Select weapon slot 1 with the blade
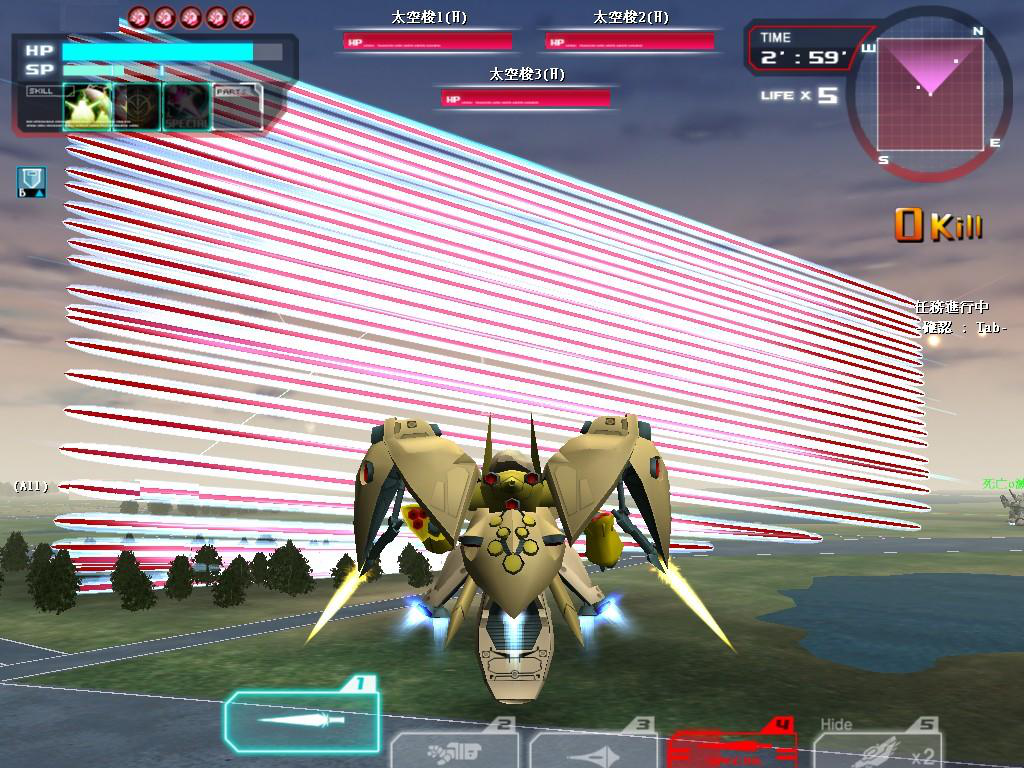1024x768 pixels. point(301,720)
